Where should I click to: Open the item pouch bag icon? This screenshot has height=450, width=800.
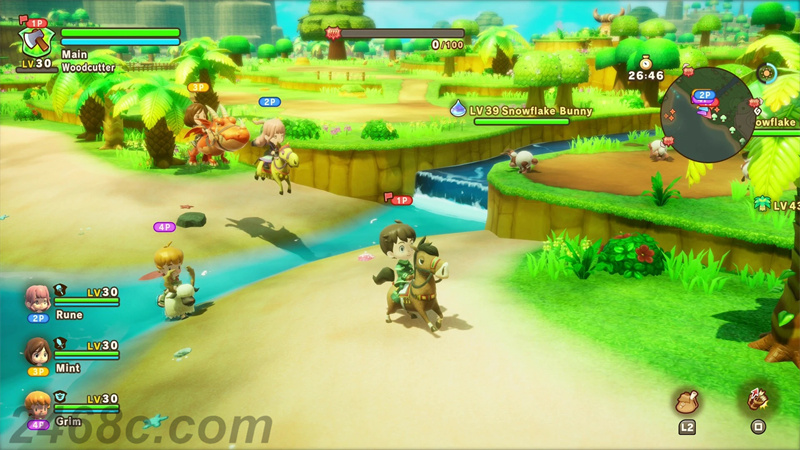687,400
